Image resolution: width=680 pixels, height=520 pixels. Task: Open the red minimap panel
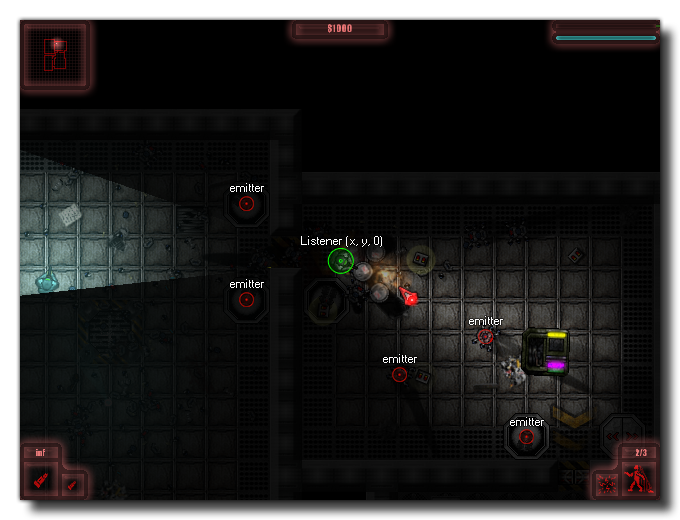tap(56, 55)
